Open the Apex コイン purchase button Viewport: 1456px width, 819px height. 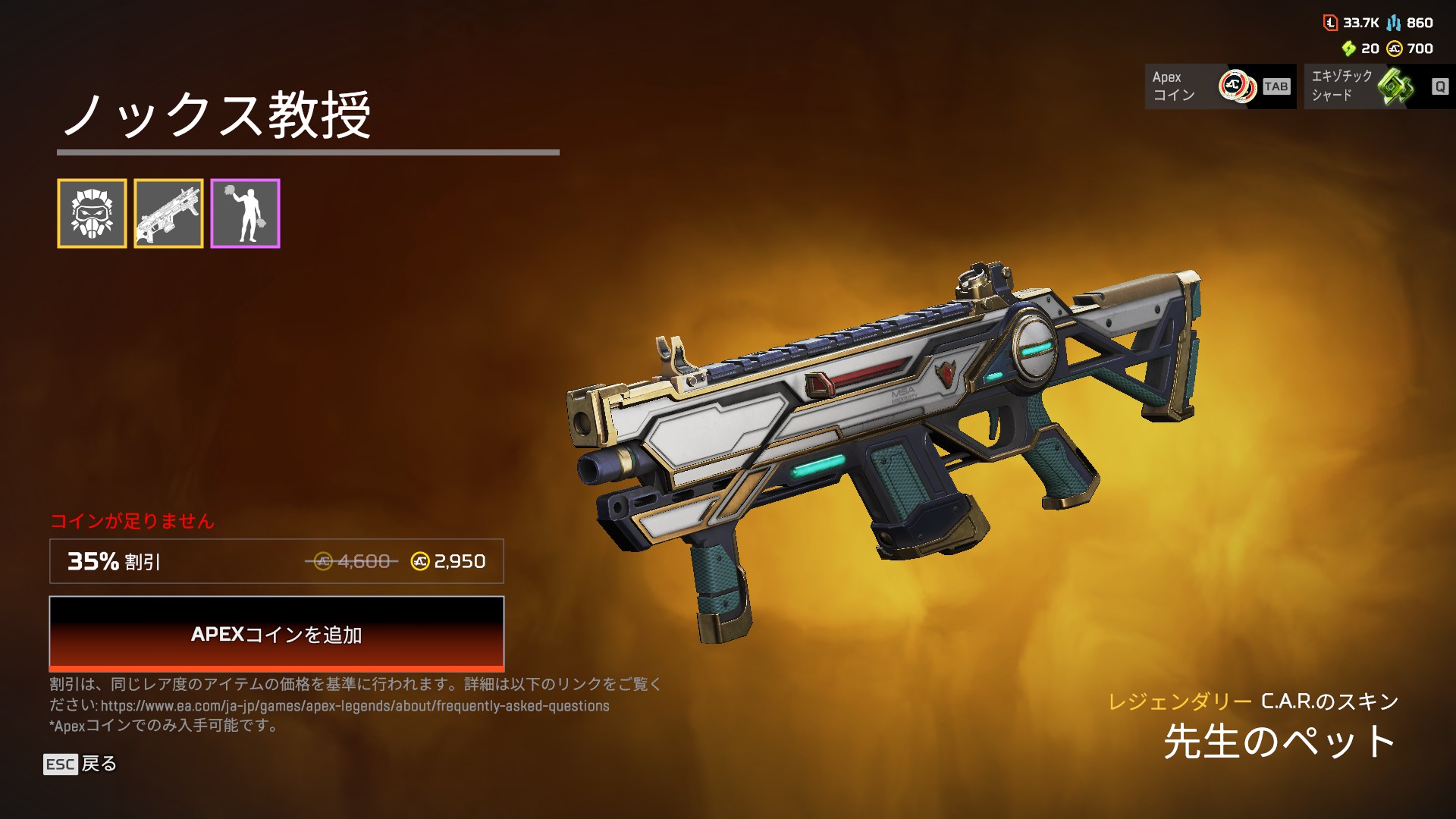(x=1219, y=86)
